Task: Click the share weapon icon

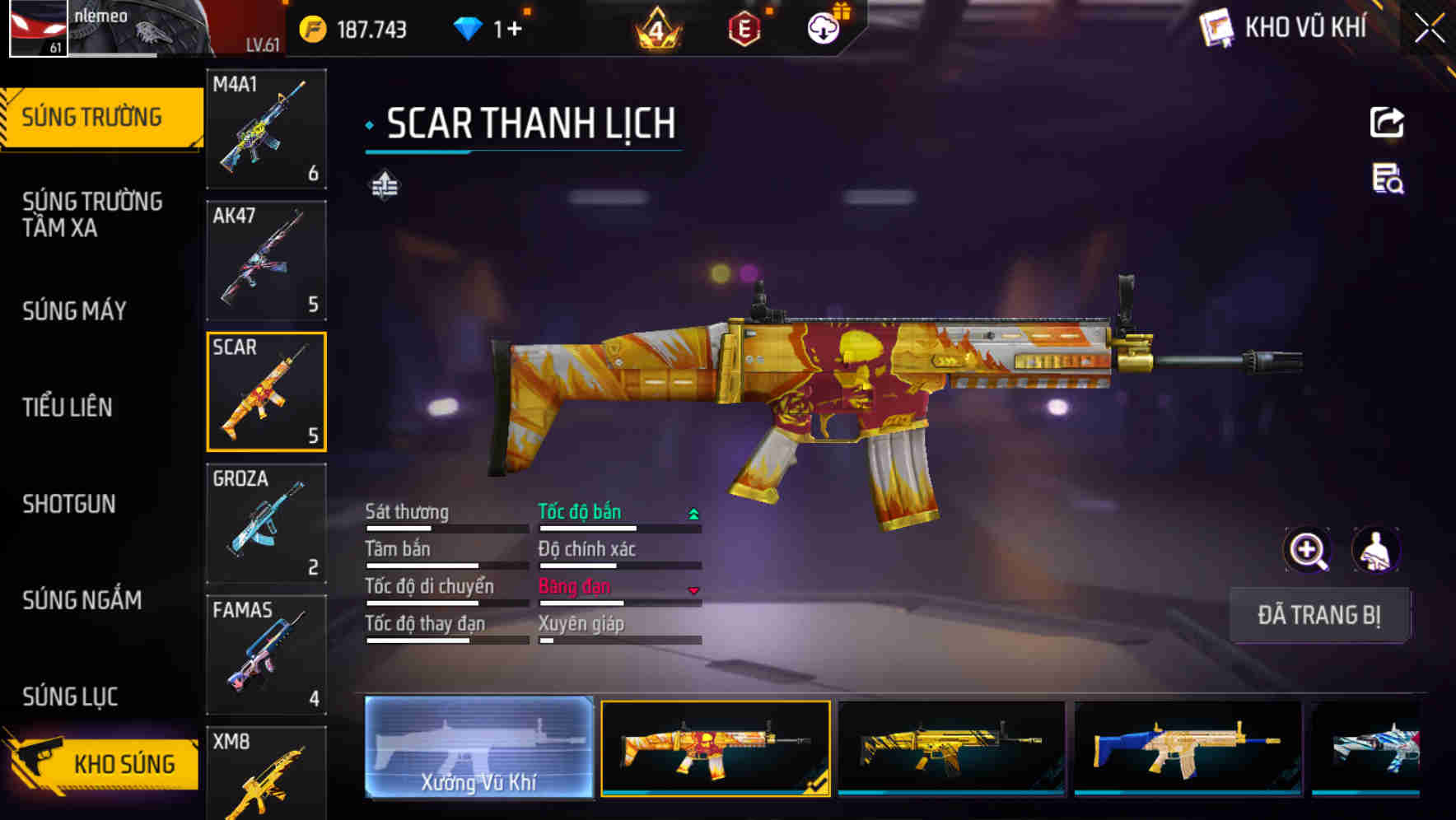Action: (x=1387, y=122)
